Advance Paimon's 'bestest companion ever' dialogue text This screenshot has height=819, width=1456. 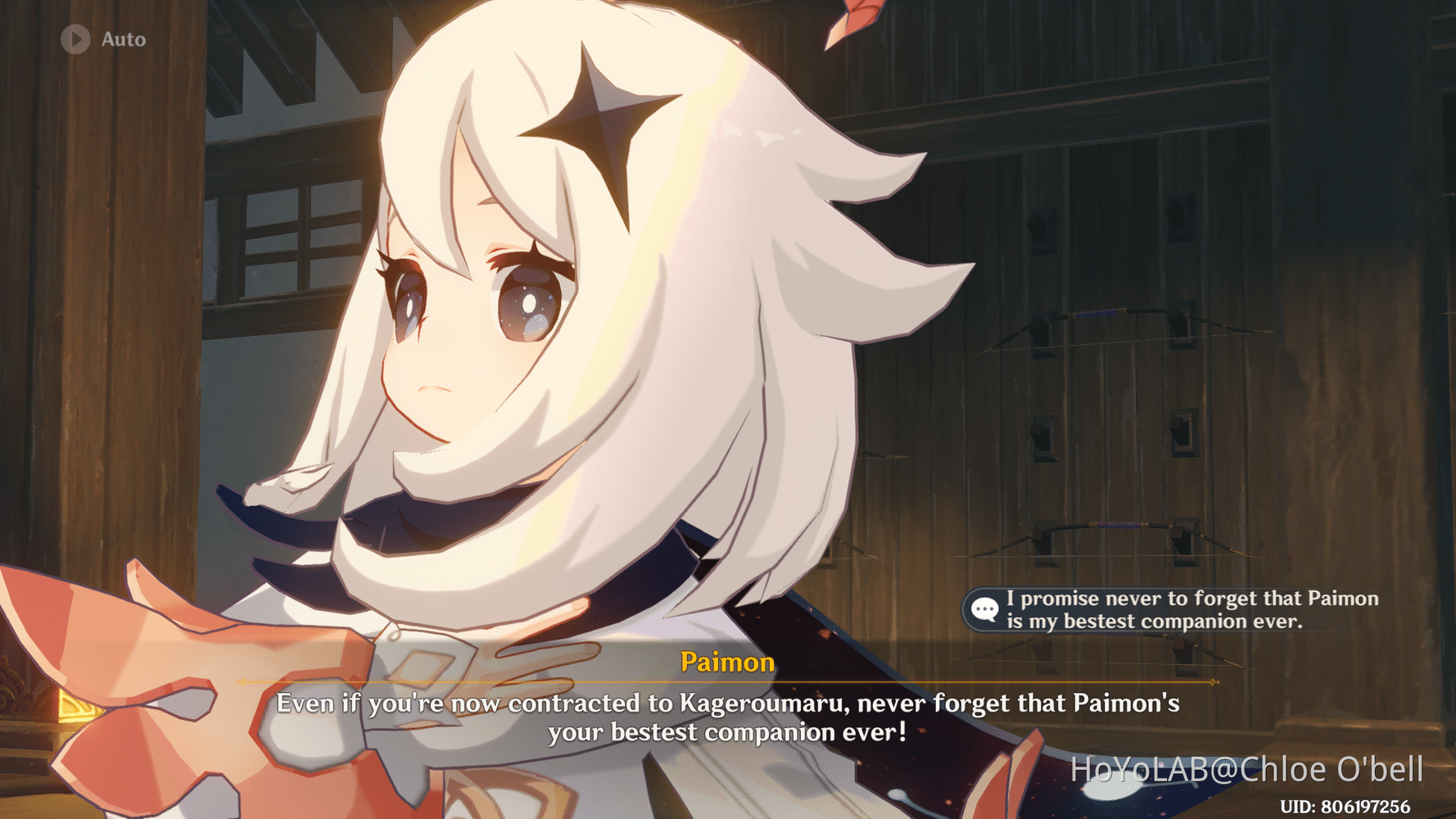tap(728, 717)
